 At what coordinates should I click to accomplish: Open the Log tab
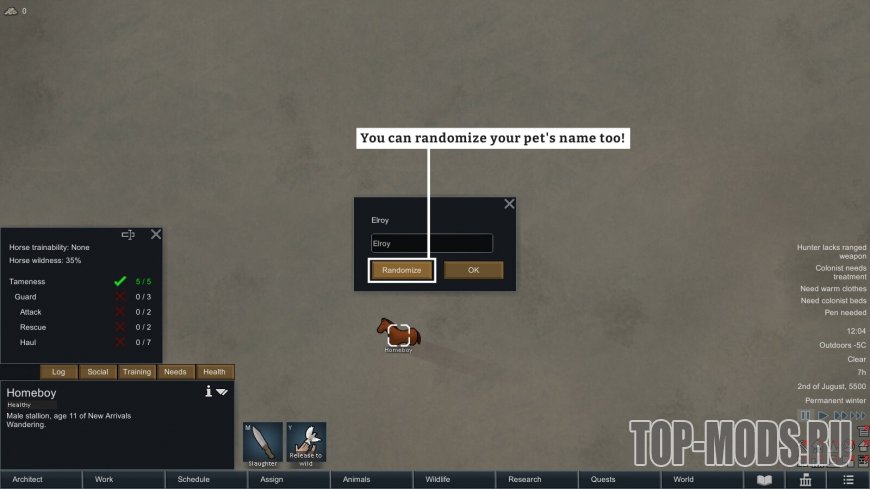point(59,372)
